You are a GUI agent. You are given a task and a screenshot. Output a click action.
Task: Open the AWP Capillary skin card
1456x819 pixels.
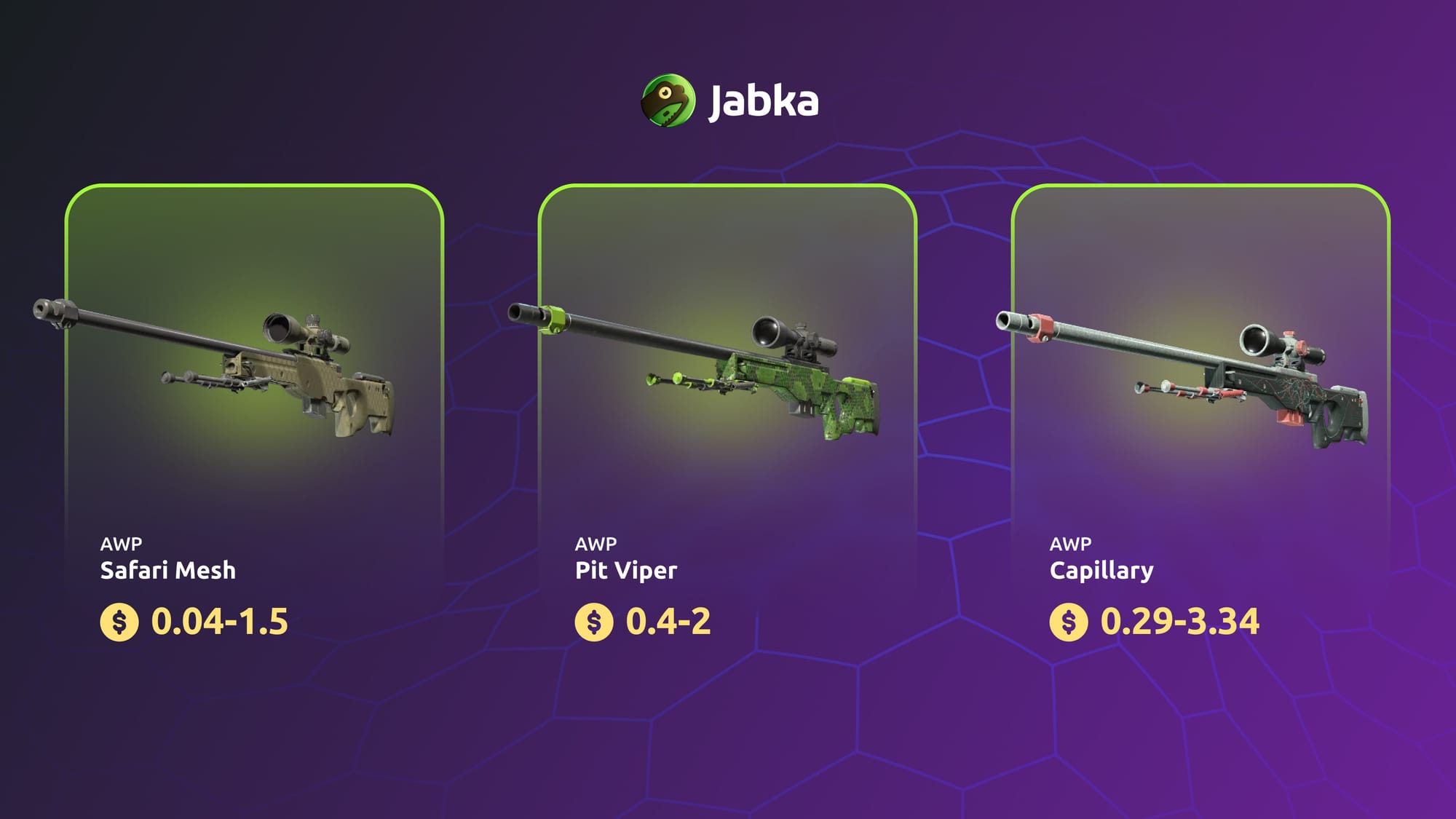pos(1200,422)
